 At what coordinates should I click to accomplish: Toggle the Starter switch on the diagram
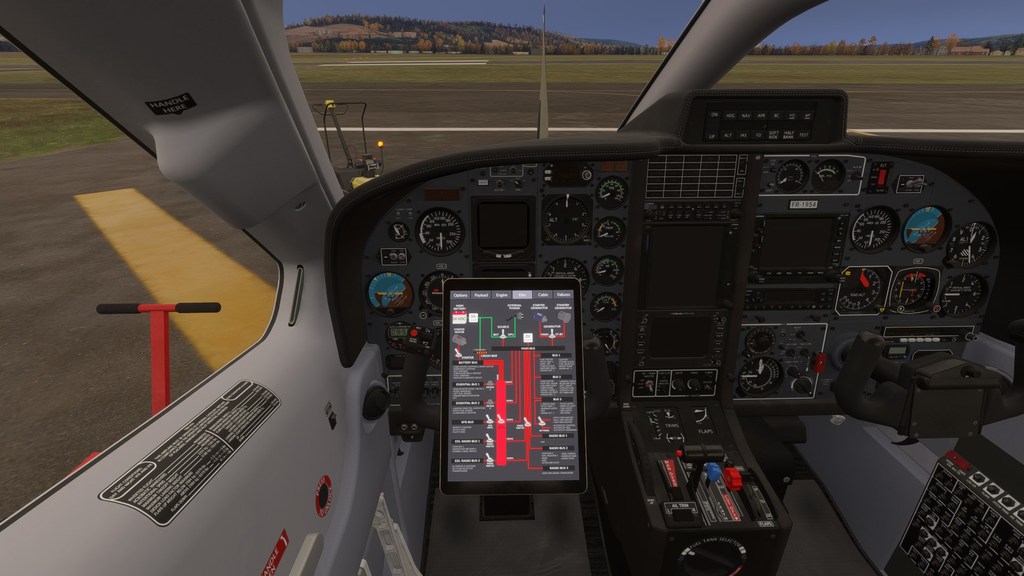pos(459,352)
